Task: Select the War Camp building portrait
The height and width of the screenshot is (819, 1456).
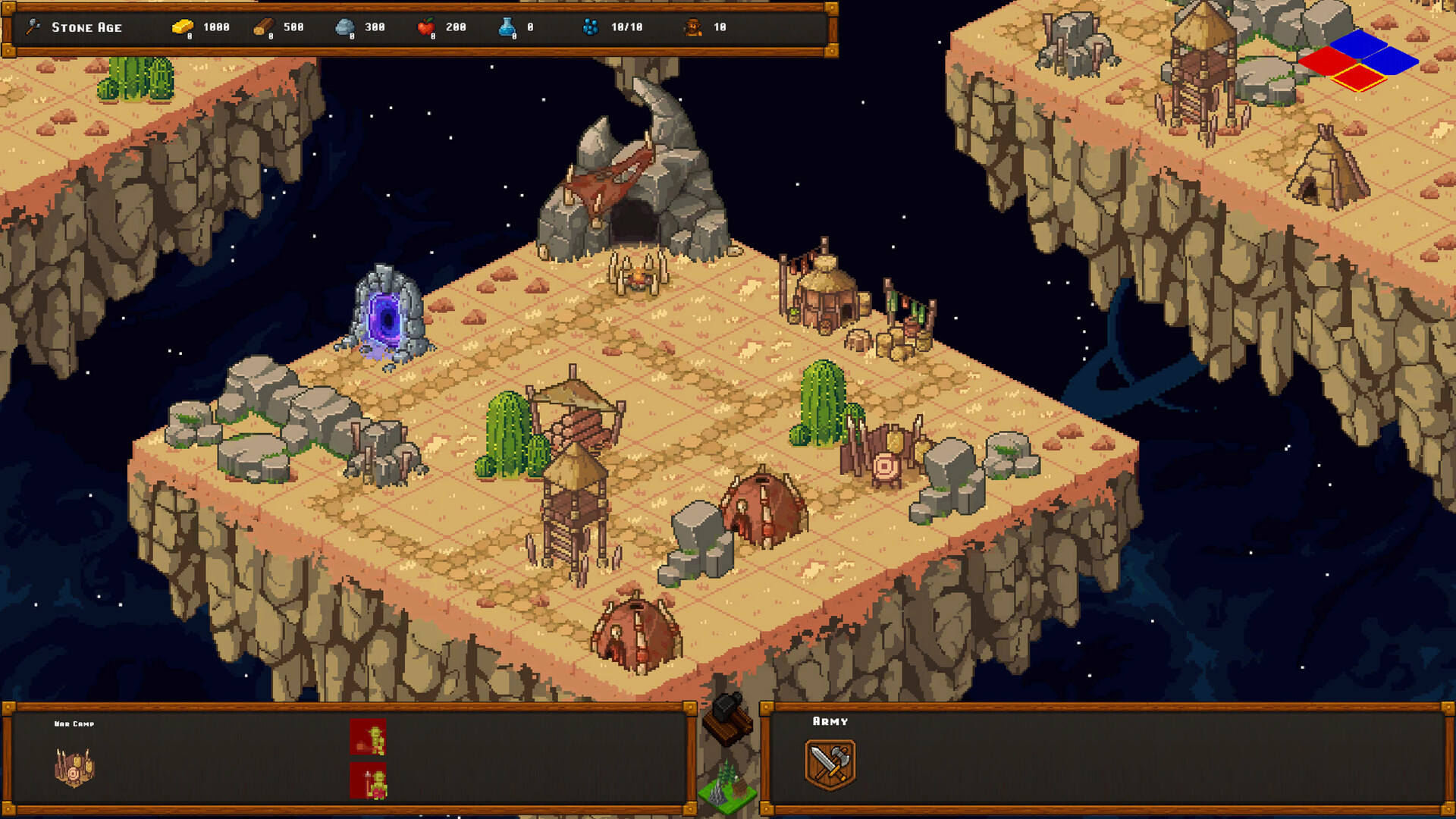Action: [74, 767]
